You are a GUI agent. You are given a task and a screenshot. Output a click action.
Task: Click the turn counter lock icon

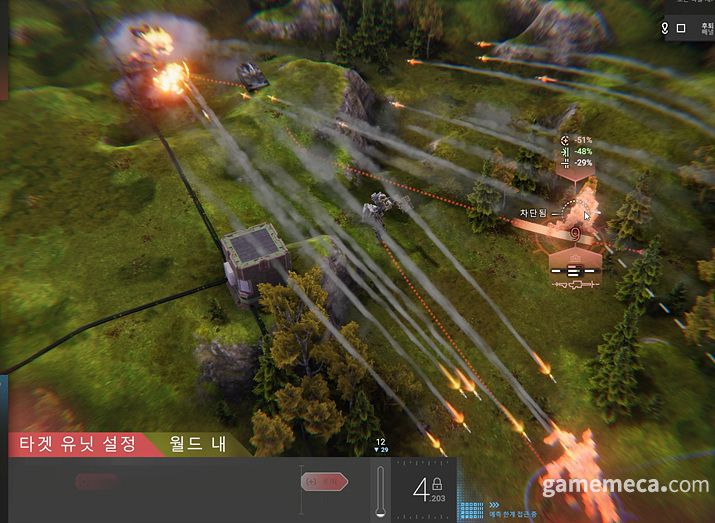pos(437,484)
